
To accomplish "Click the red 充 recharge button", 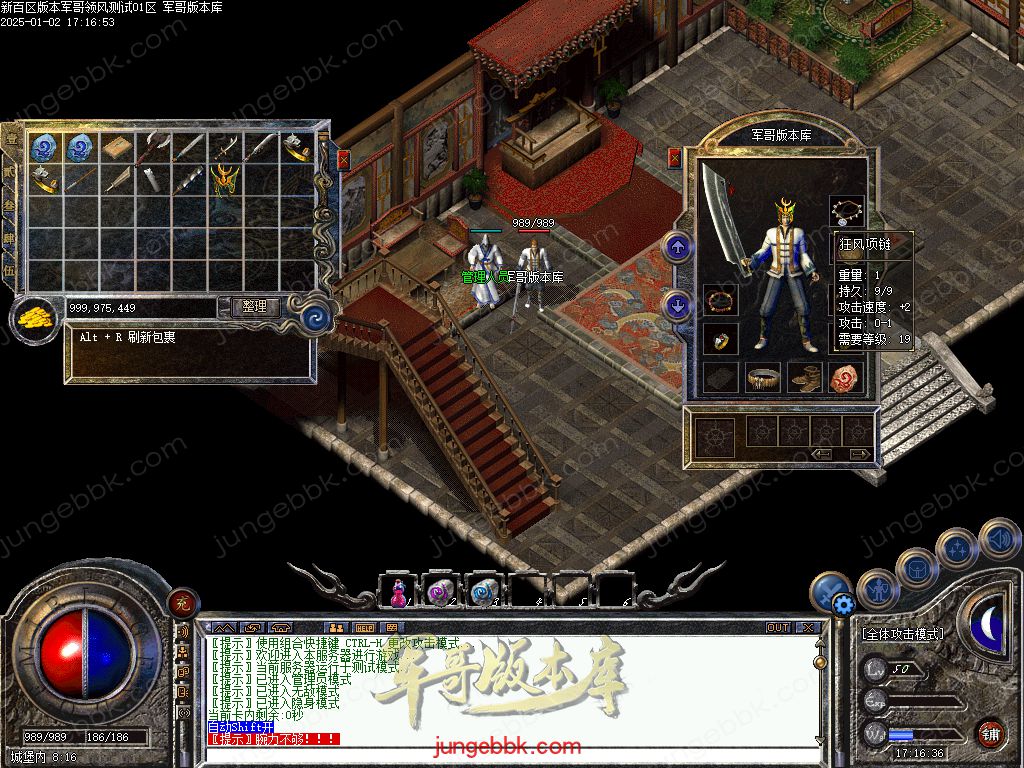I will tap(182, 603).
